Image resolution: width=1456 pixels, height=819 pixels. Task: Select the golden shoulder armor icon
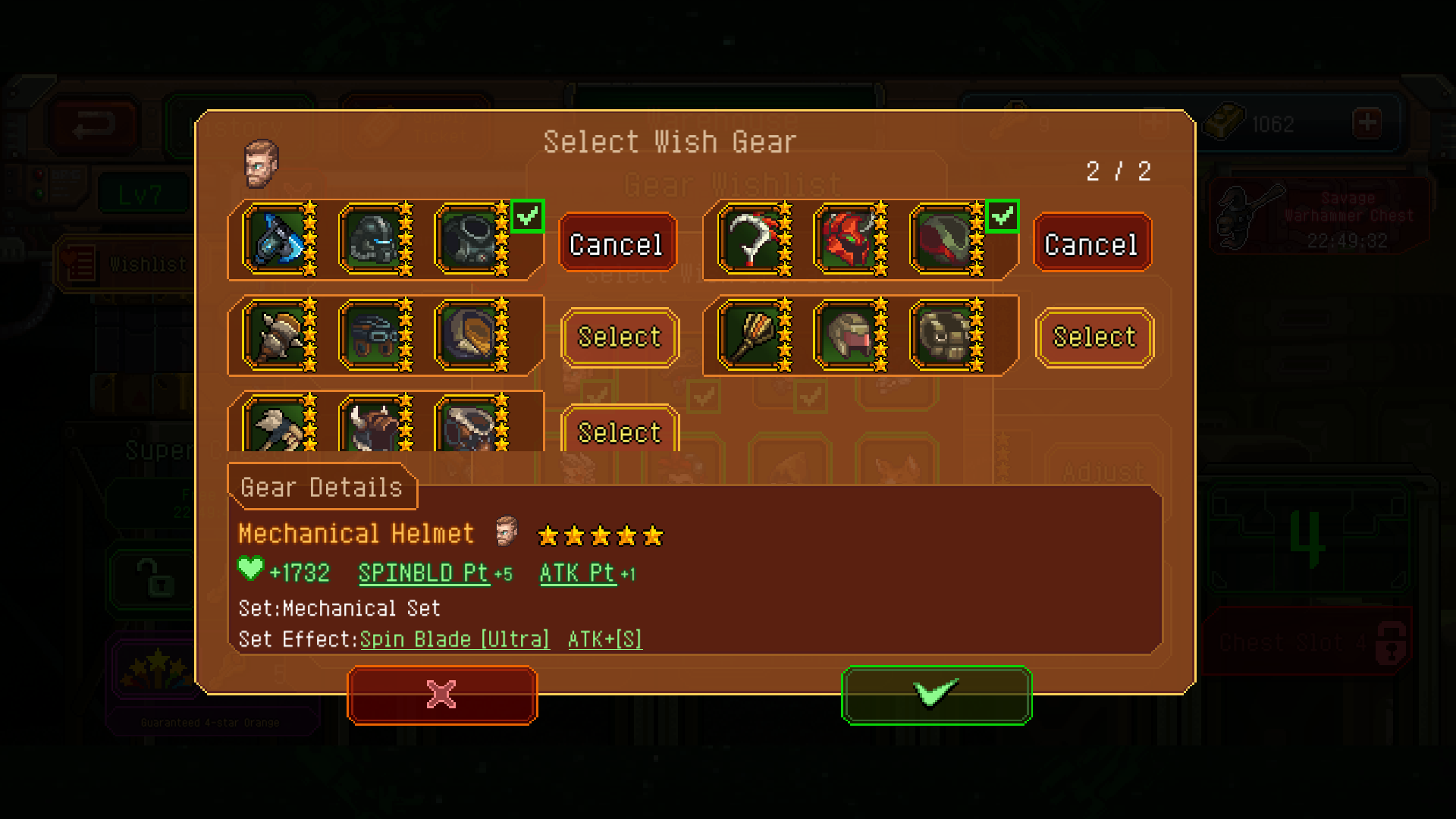470,336
